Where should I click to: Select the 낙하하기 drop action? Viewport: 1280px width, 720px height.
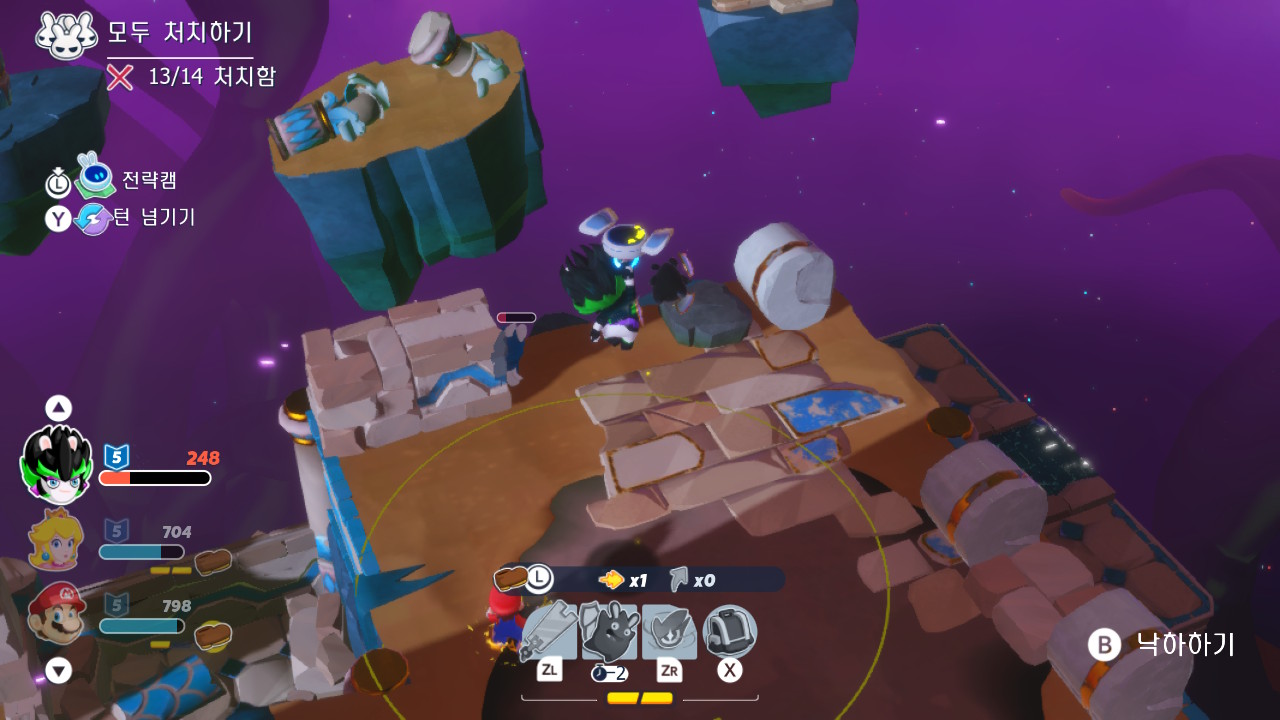[1164, 645]
